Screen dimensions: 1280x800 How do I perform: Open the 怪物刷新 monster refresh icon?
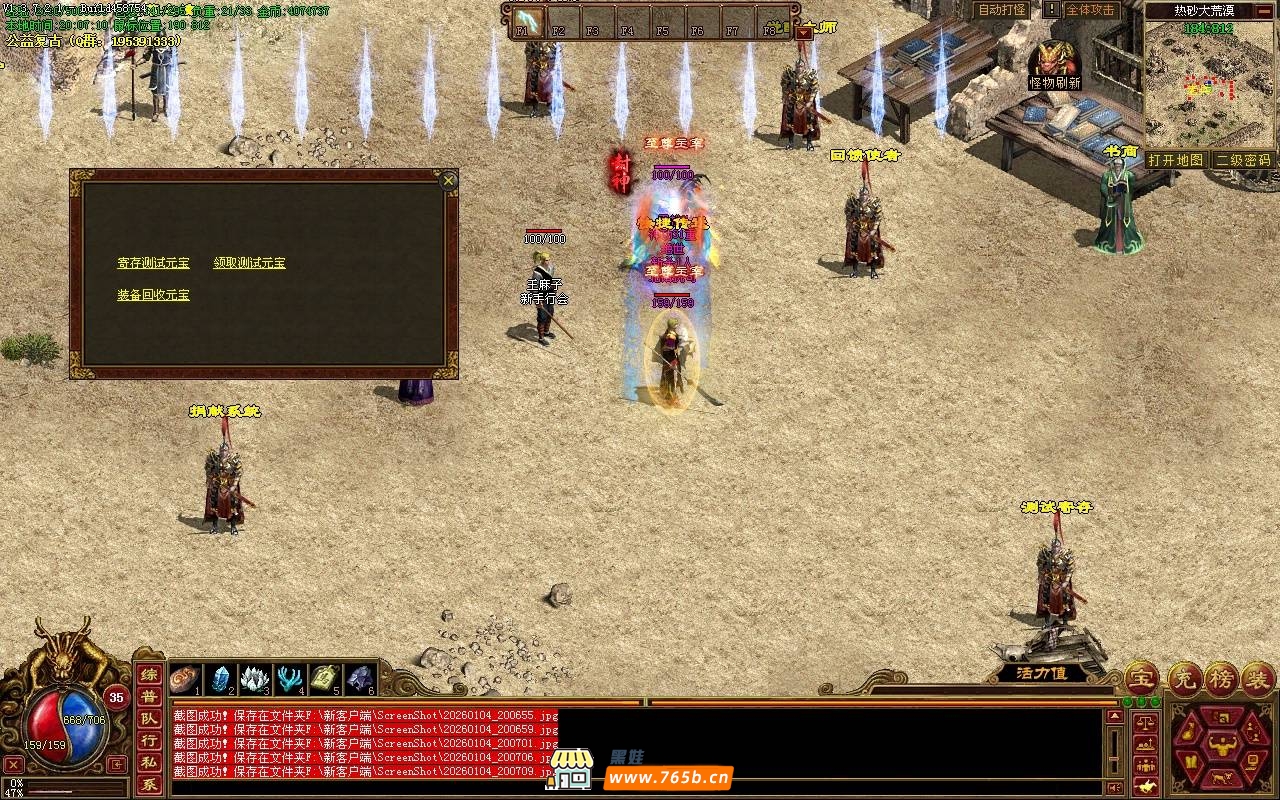click(x=1055, y=65)
